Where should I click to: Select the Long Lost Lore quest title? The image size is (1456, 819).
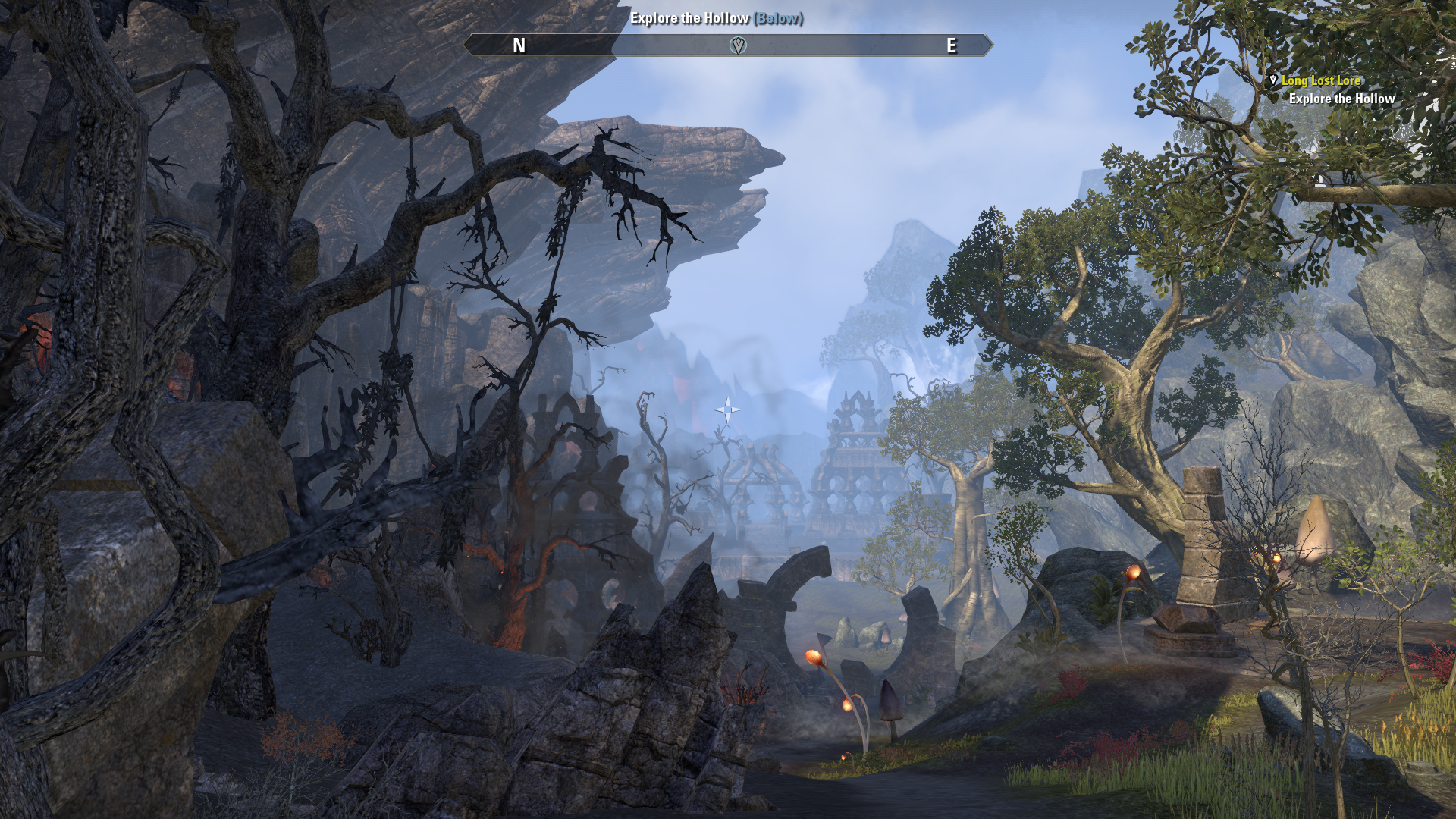click(x=1320, y=80)
